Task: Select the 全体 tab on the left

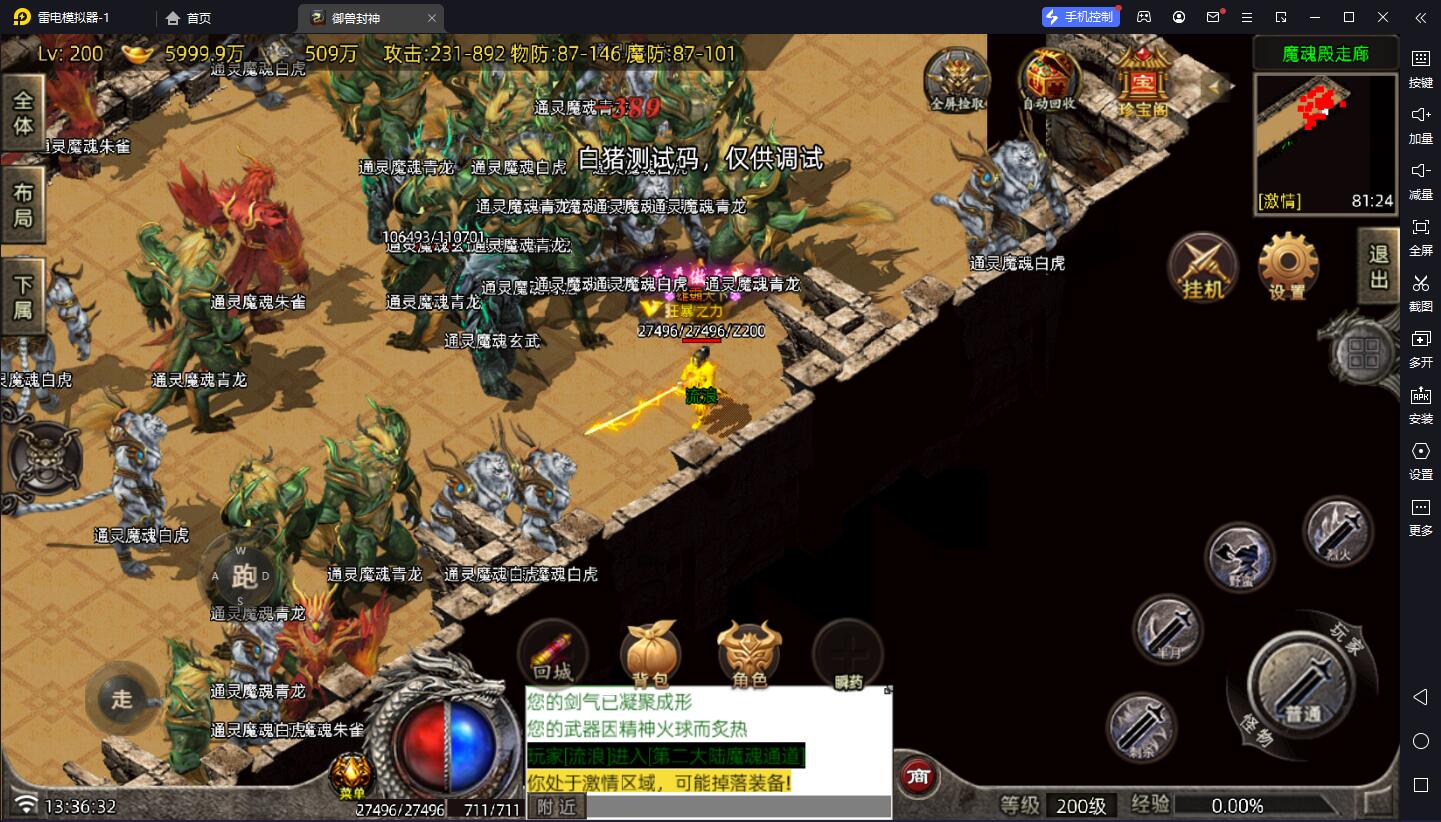Action: tap(23, 111)
